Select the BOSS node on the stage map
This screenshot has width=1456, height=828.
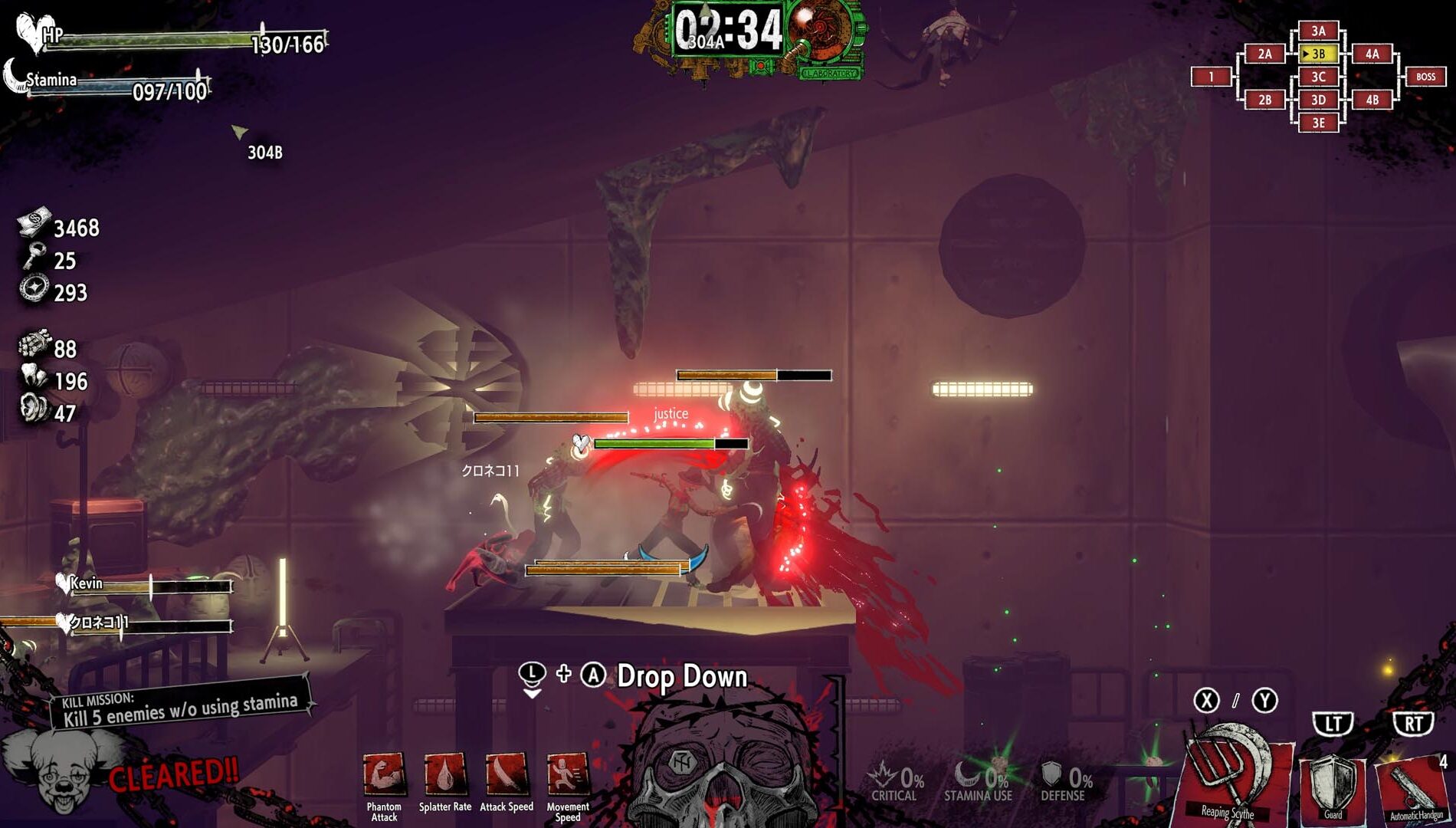pyautogui.click(x=1425, y=77)
